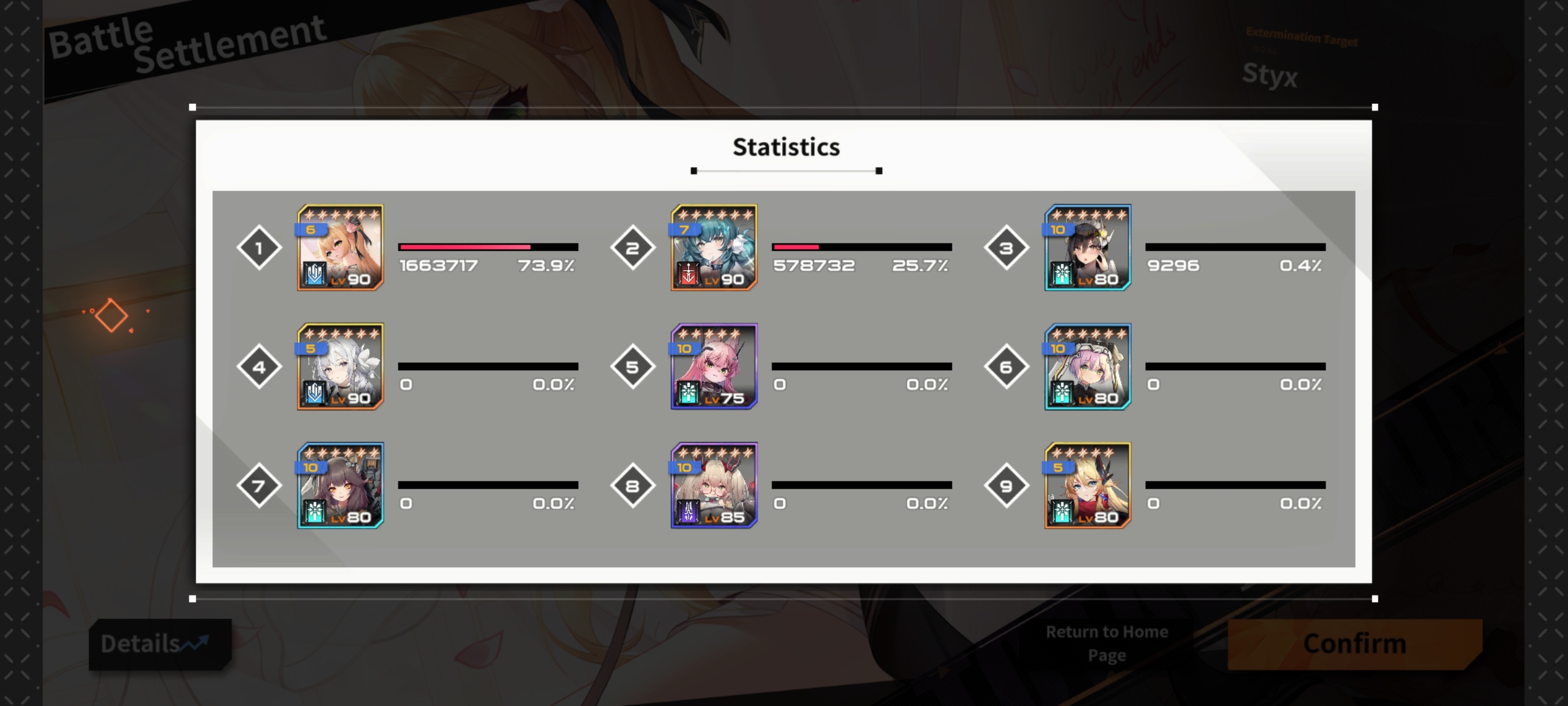Select the white-haired level 90 character portrait
1568x706 pixels.
[x=340, y=367]
